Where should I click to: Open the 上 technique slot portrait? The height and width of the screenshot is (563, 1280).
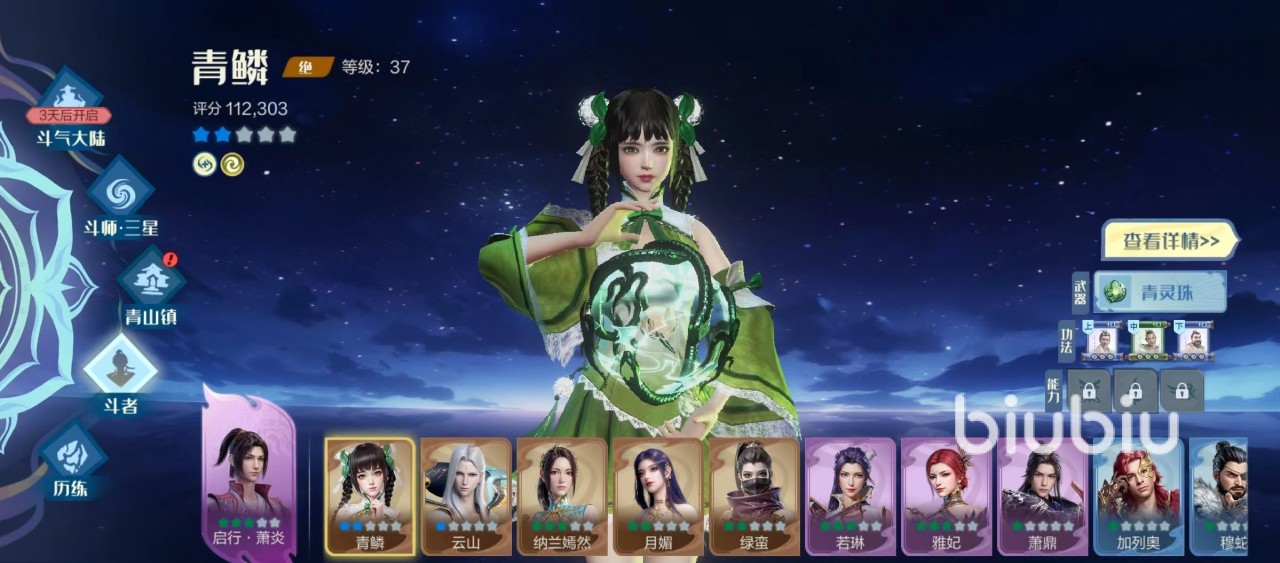tap(1103, 341)
